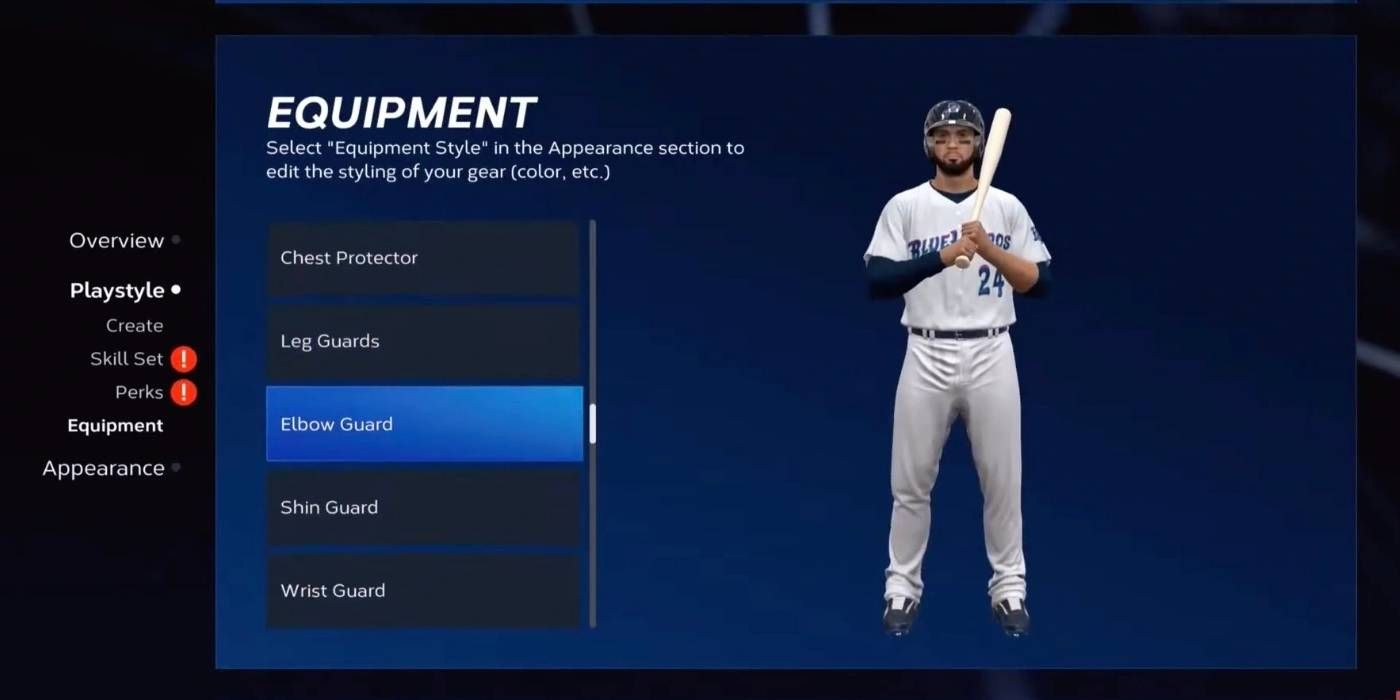Switch to the Create sub-section
This screenshot has width=1400, height=700.
[x=134, y=326]
